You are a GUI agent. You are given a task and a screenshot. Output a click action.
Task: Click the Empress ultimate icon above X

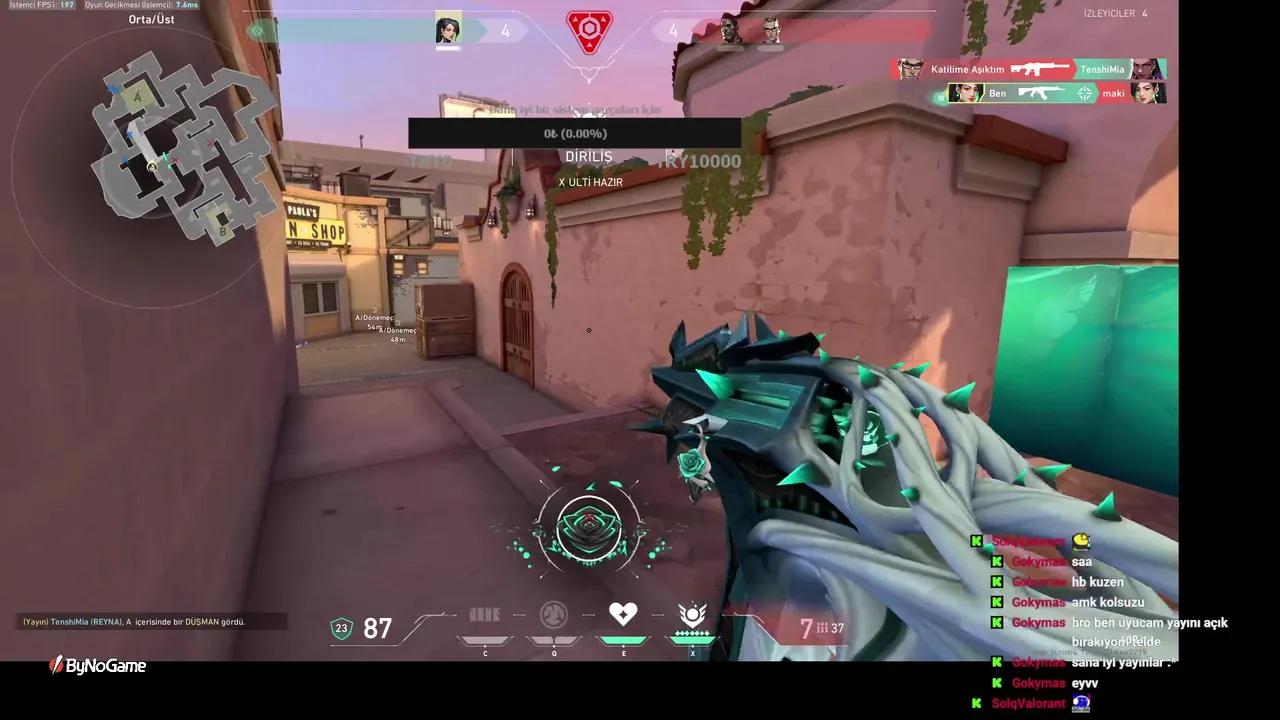pos(694,612)
